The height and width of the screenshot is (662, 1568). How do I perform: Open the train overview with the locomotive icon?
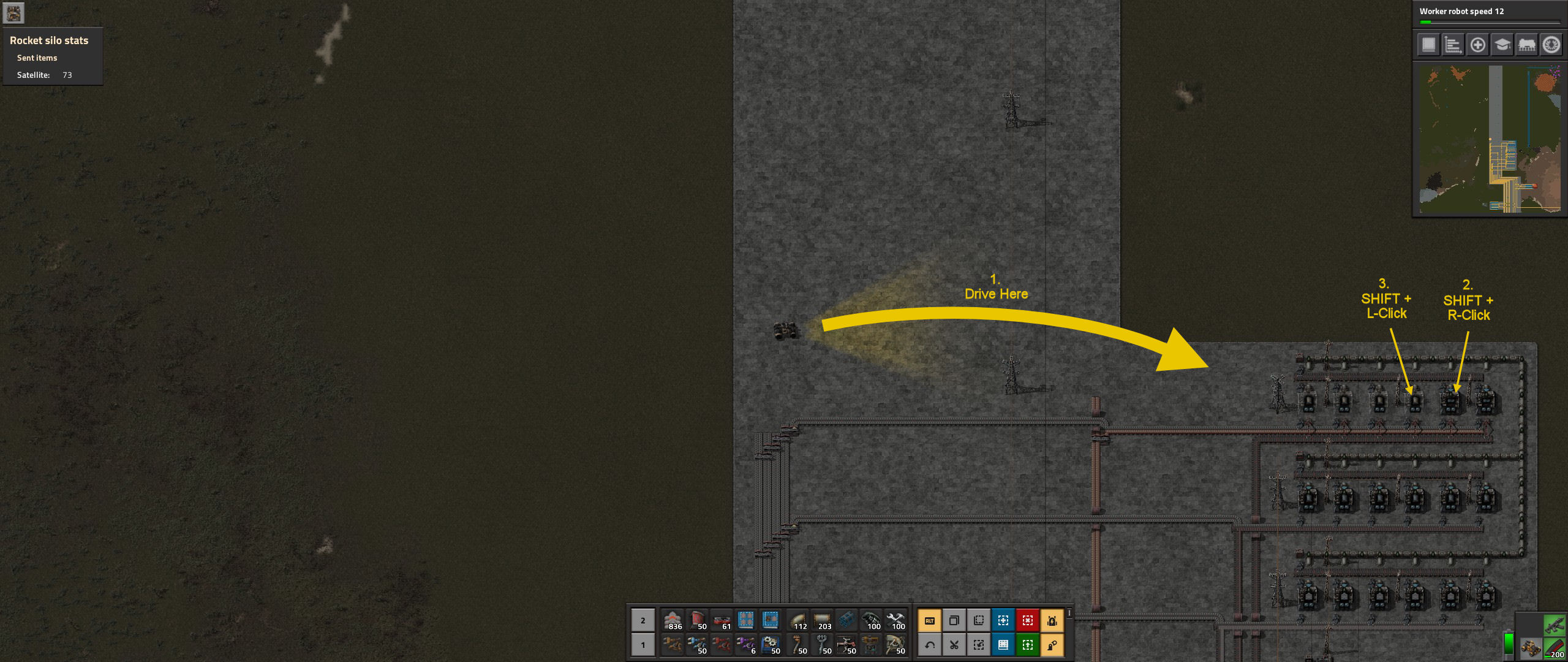(1528, 44)
